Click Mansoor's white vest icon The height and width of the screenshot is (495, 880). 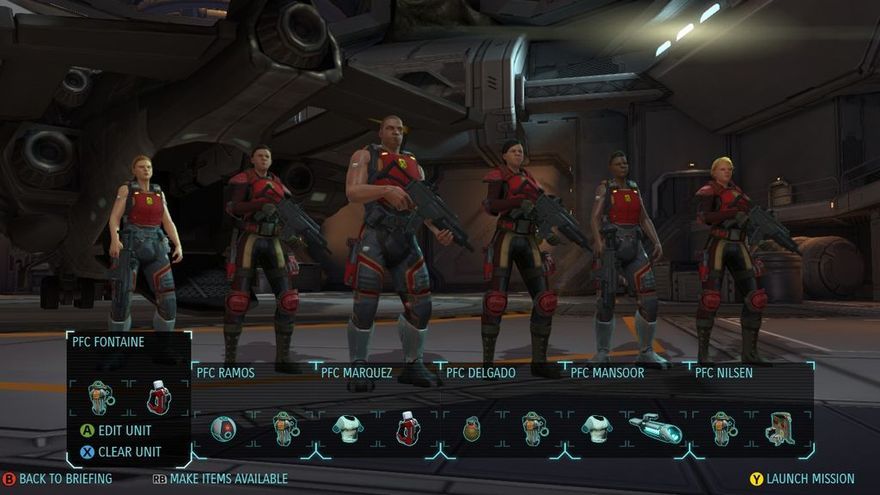pyautogui.click(x=596, y=429)
